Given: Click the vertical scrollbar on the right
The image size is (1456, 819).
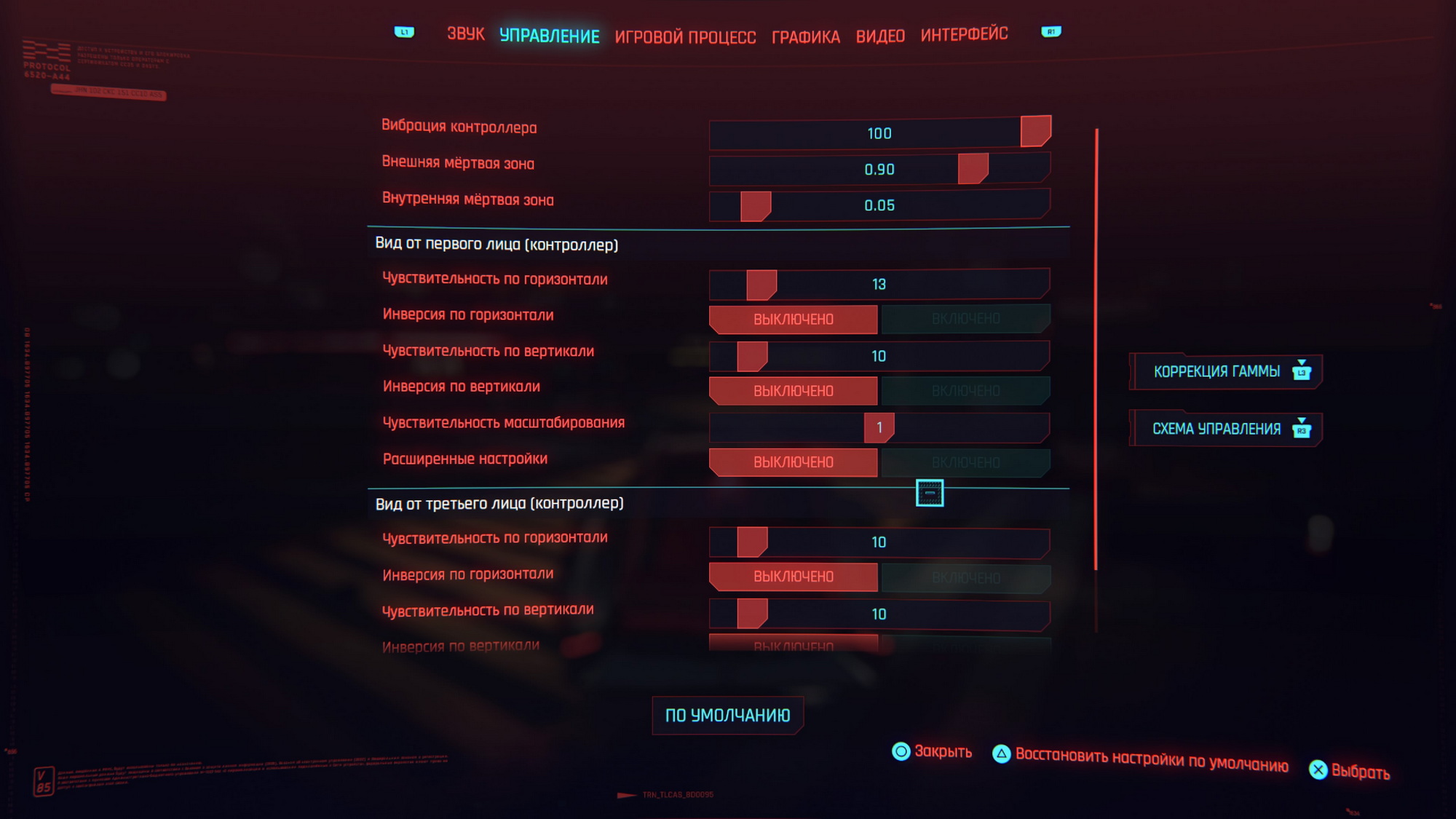Looking at the screenshot, I should [1096, 349].
